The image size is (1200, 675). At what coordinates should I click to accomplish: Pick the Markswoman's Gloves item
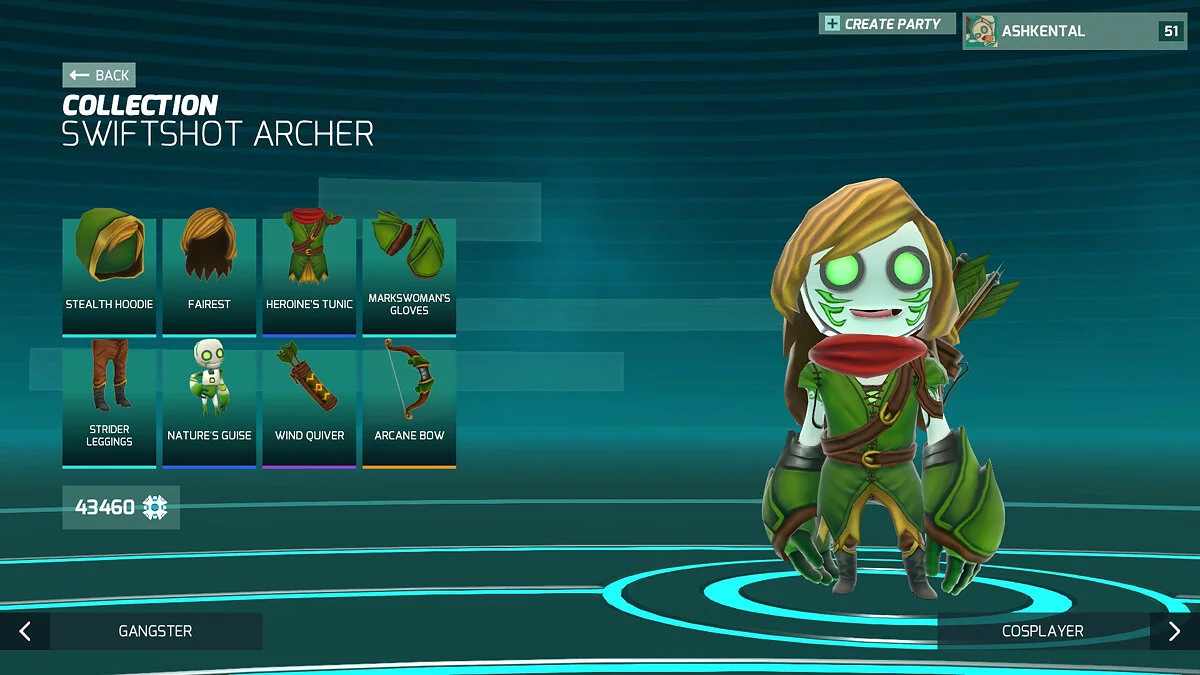[x=409, y=276]
